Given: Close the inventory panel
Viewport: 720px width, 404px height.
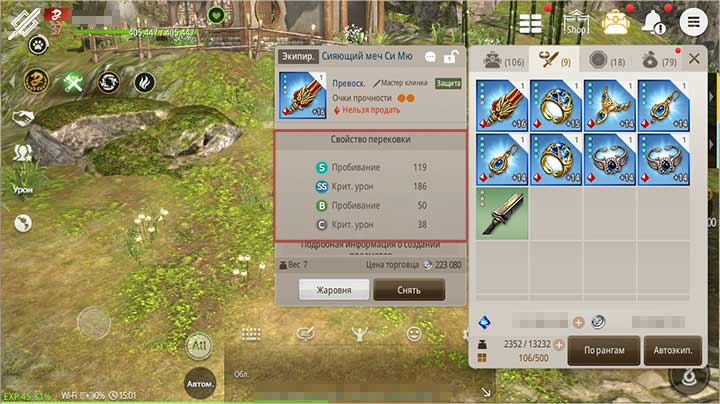Looking at the screenshot, I should point(695,59).
